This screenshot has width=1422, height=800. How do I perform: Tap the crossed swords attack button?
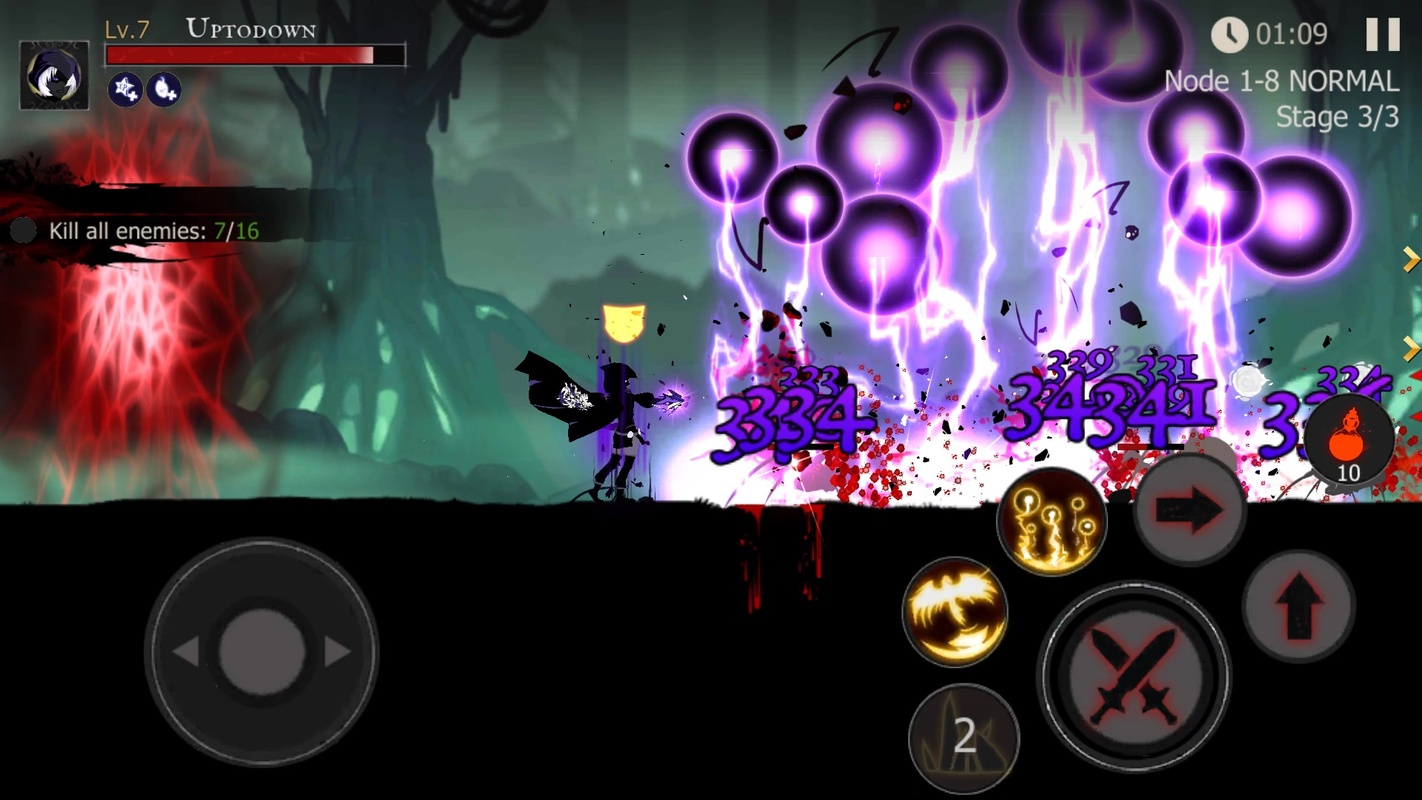tap(1133, 675)
